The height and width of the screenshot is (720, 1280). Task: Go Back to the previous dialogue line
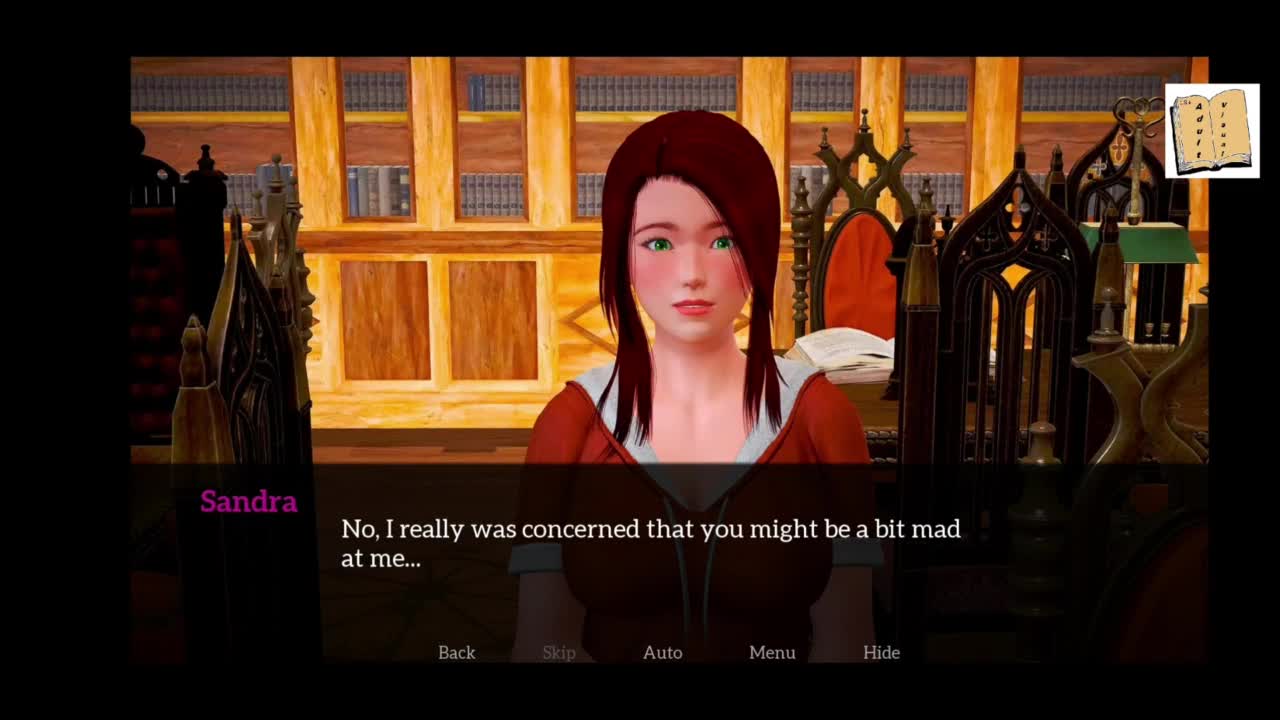pos(456,652)
